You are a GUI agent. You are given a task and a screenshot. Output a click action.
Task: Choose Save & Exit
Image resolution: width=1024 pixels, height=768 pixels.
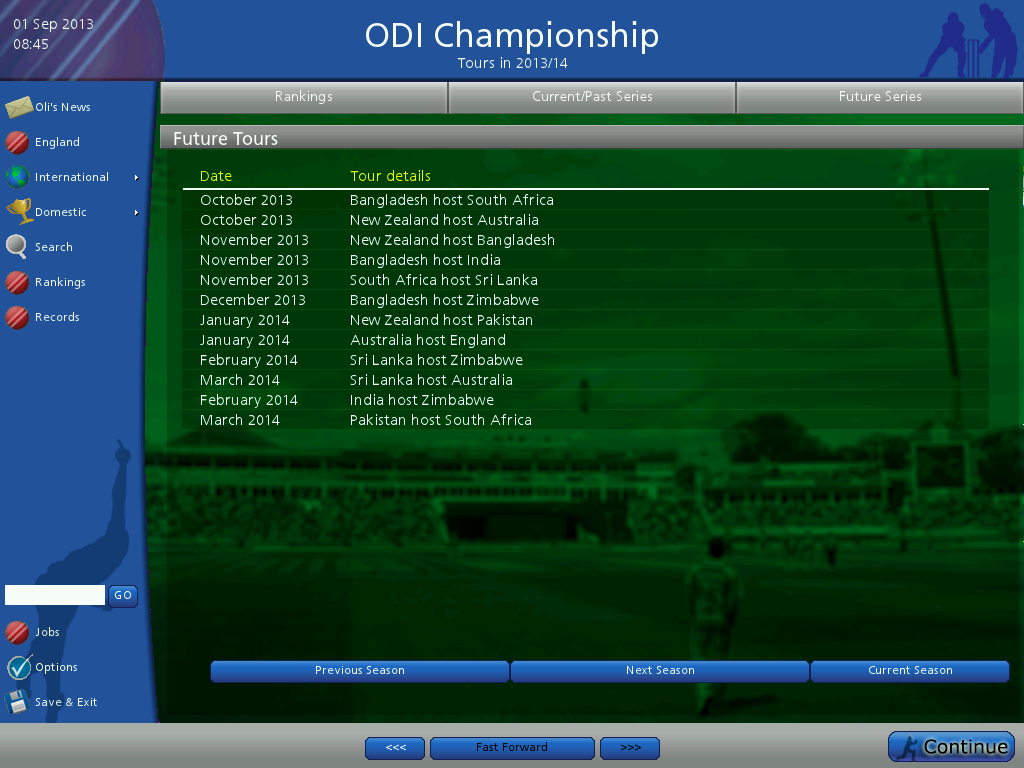pos(65,702)
